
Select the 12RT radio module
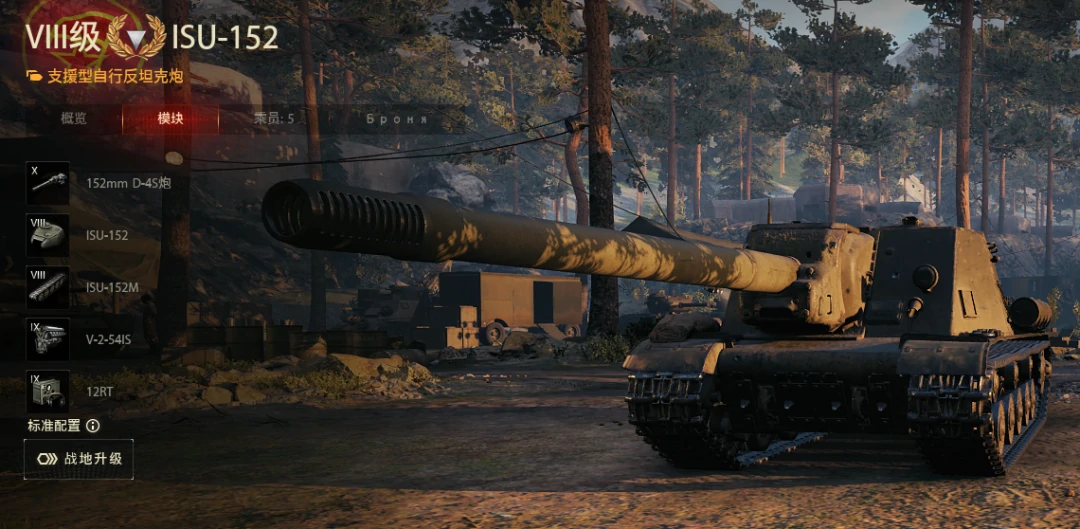click(x=48, y=391)
